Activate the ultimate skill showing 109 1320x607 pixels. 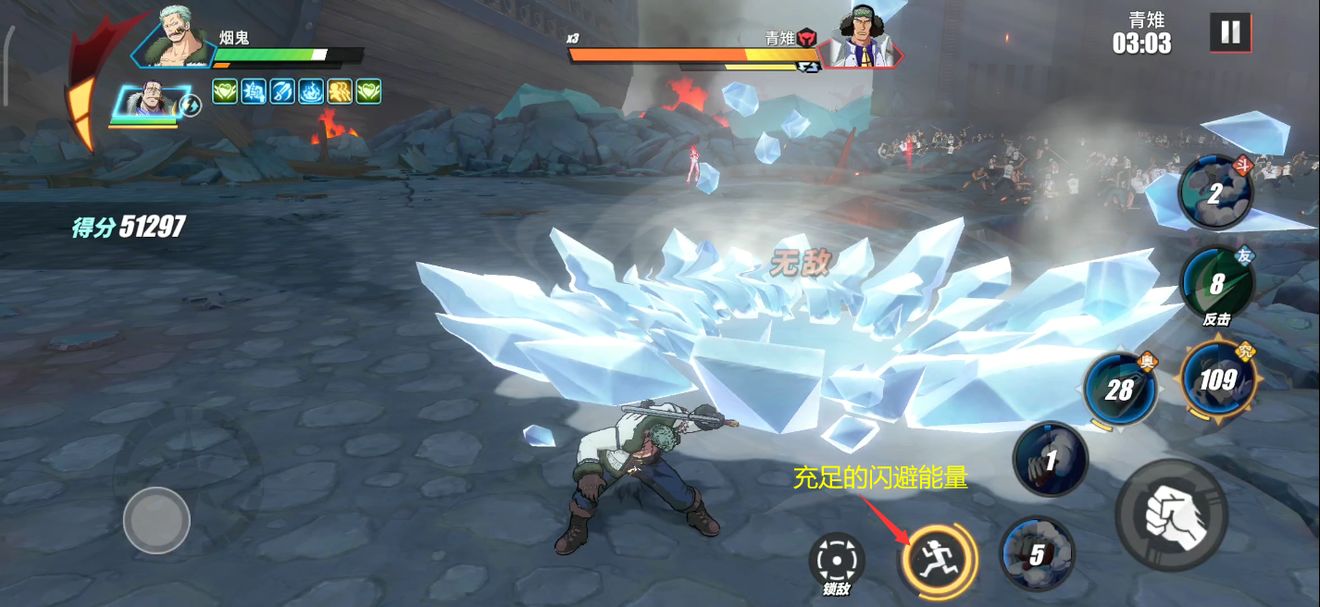tap(1217, 379)
